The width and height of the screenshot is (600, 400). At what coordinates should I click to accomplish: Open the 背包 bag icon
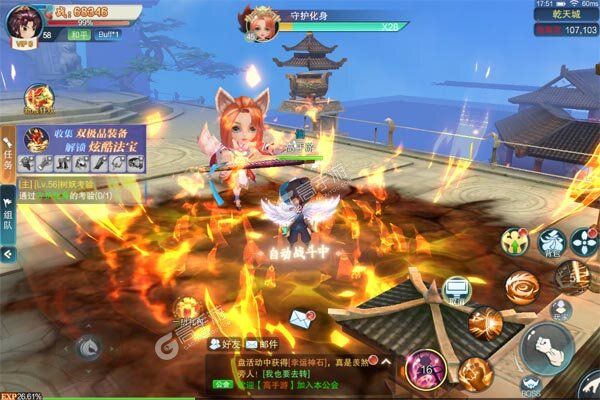(x=552, y=242)
